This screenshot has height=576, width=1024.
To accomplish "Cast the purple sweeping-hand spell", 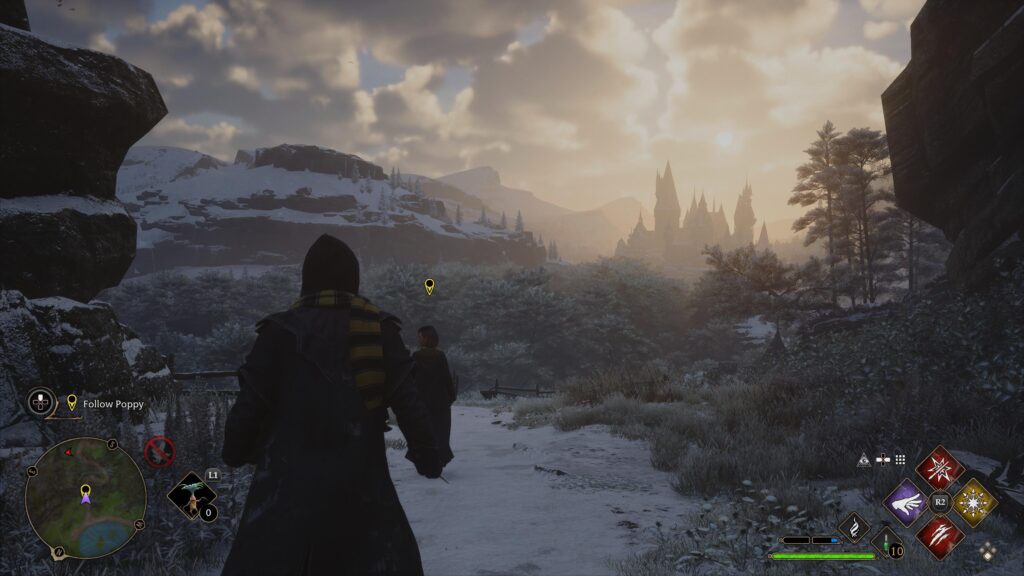I will [x=906, y=502].
